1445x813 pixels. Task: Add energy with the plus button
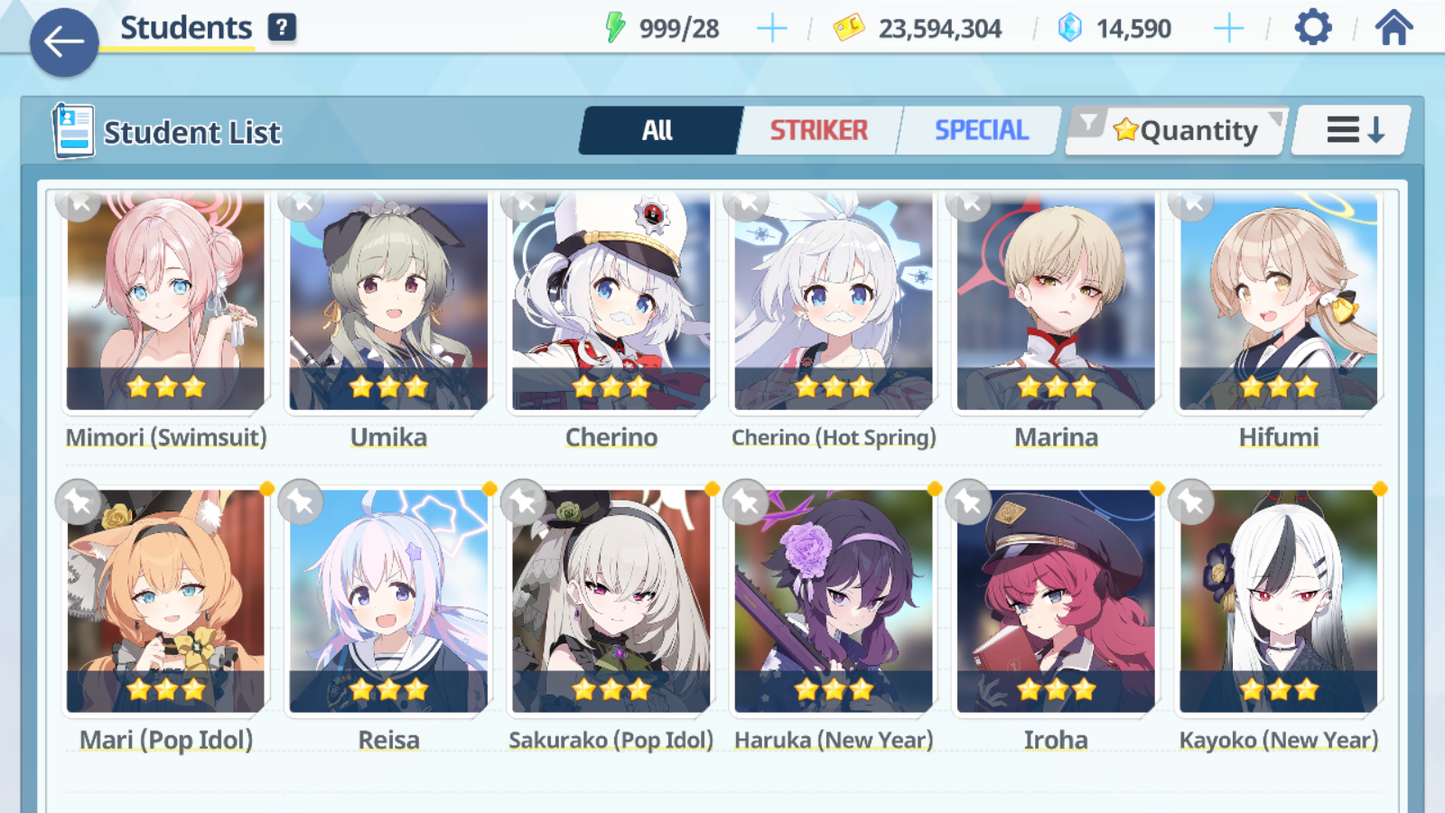(x=771, y=28)
